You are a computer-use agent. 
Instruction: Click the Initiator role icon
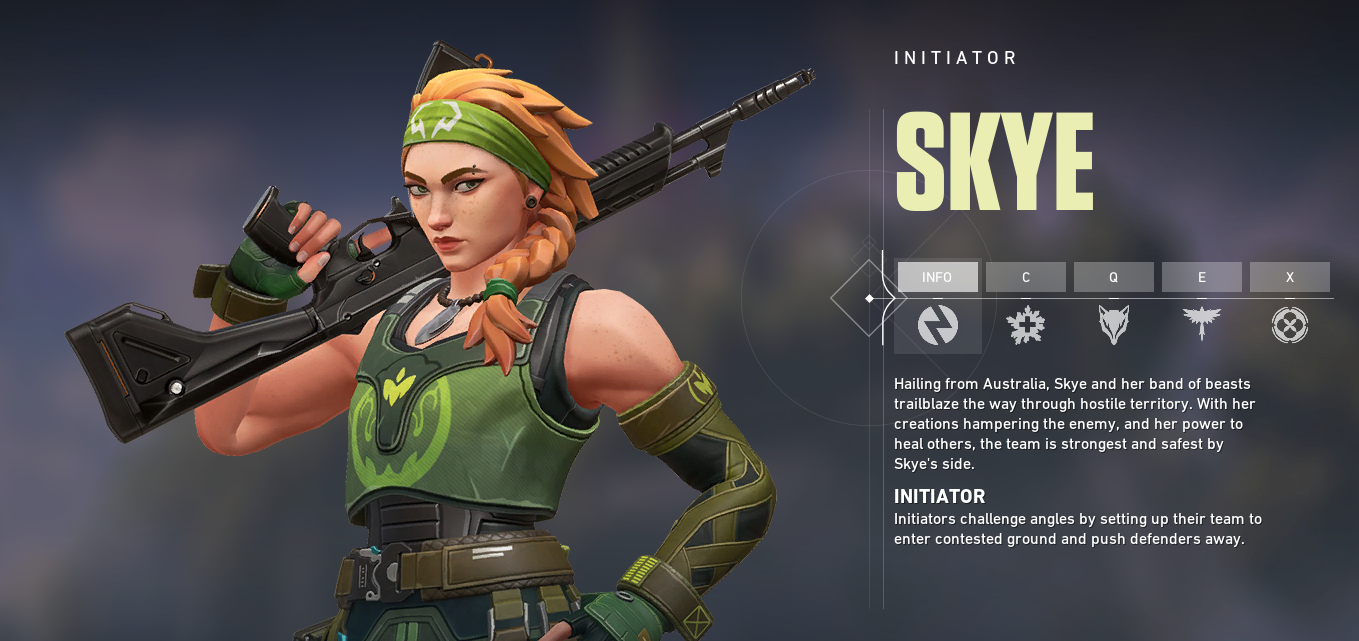[937, 326]
